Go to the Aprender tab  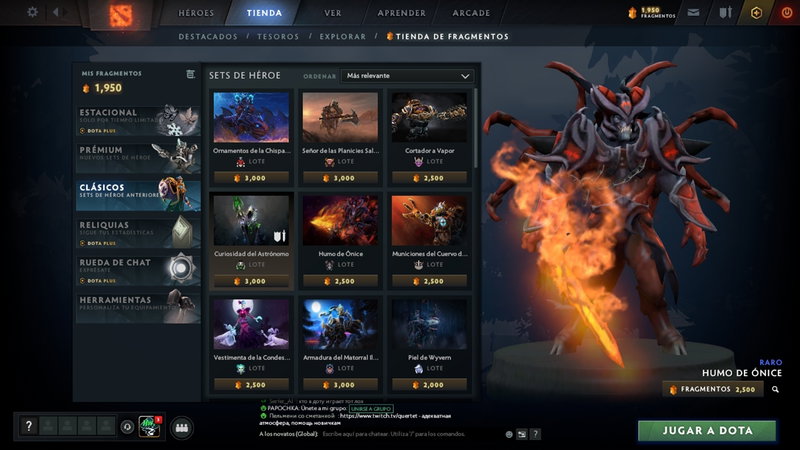coord(402,13)
